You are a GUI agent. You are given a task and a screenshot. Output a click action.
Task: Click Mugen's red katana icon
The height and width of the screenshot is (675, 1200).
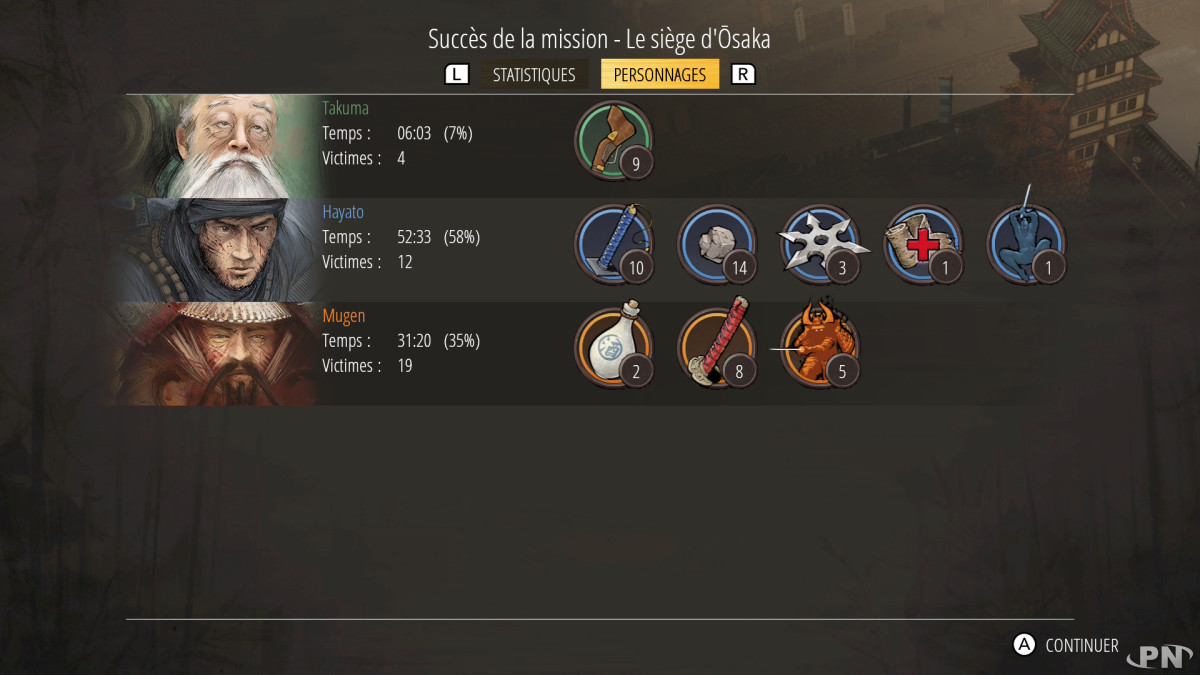(716, 348)
